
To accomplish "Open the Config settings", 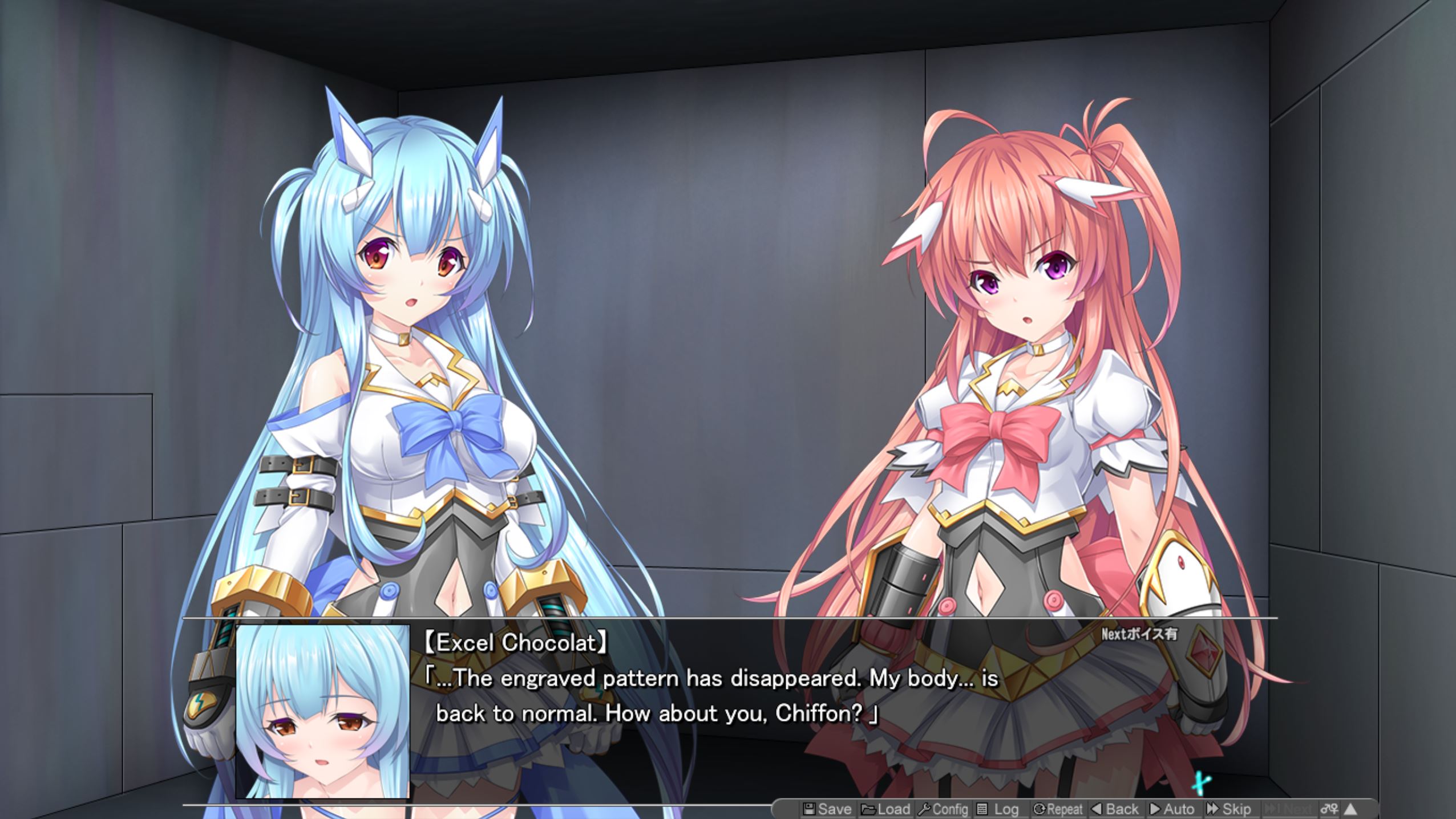I will (x=943, y=809).
